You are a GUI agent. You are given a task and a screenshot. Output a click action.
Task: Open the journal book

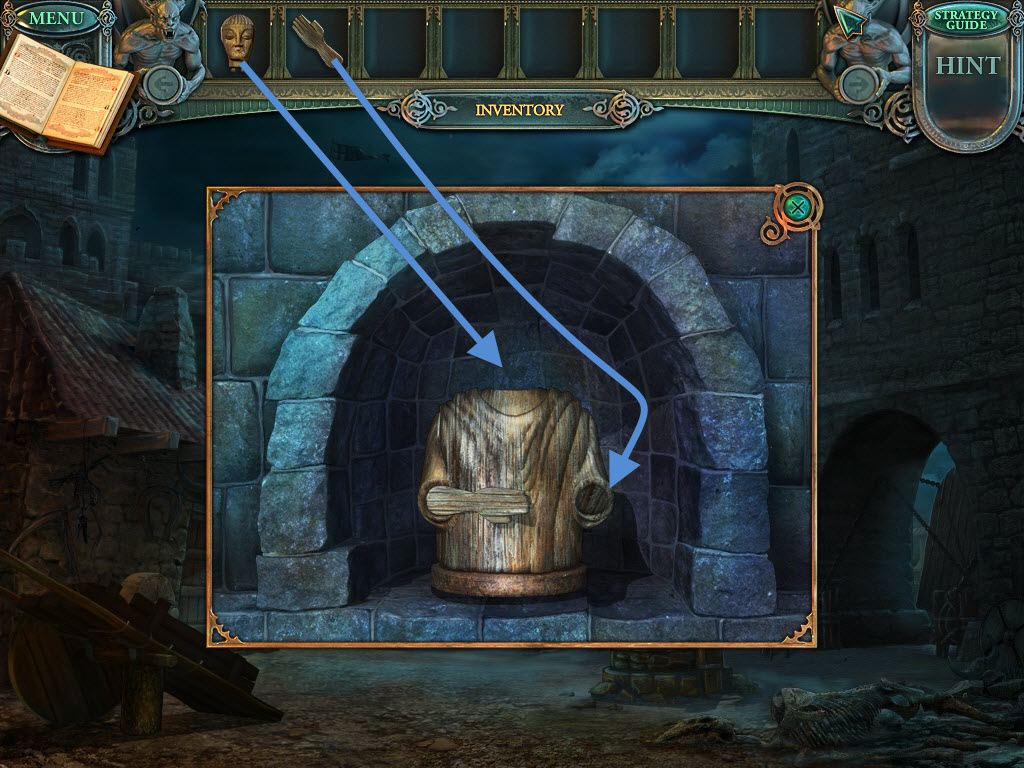tap(66, 93)
